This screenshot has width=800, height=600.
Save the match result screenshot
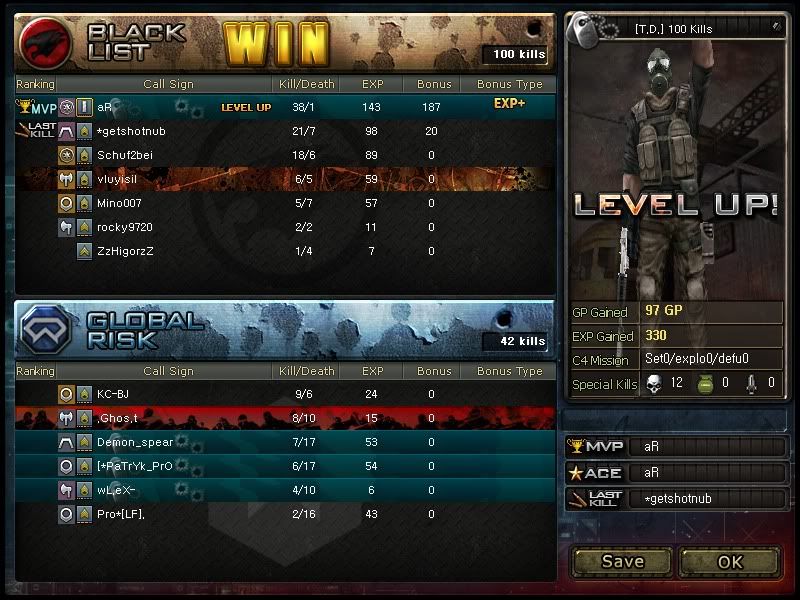tap(622, 561)
